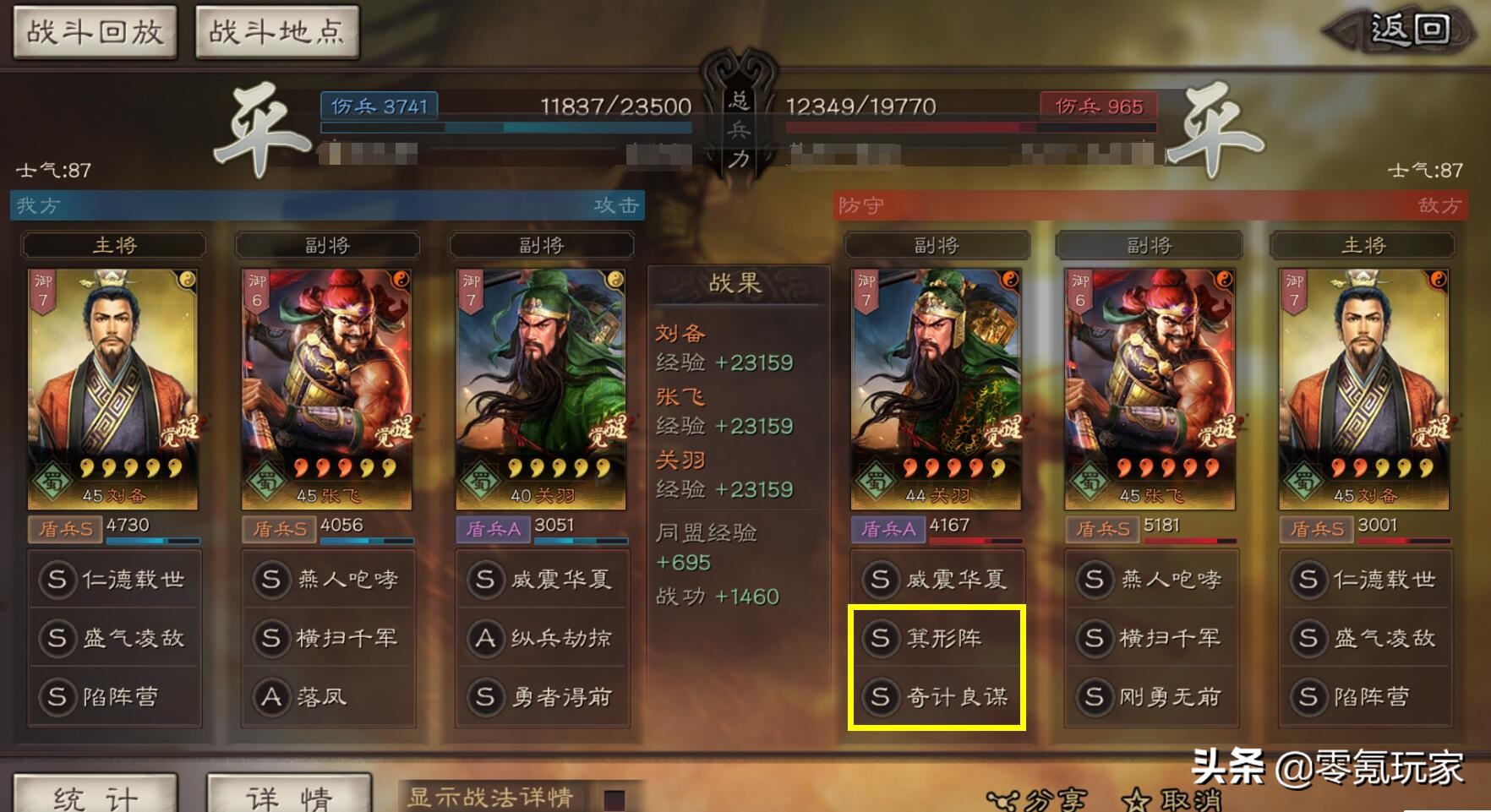
Task: Select the 箕形阵 skill in yellow box
Action: click(882, 640)
